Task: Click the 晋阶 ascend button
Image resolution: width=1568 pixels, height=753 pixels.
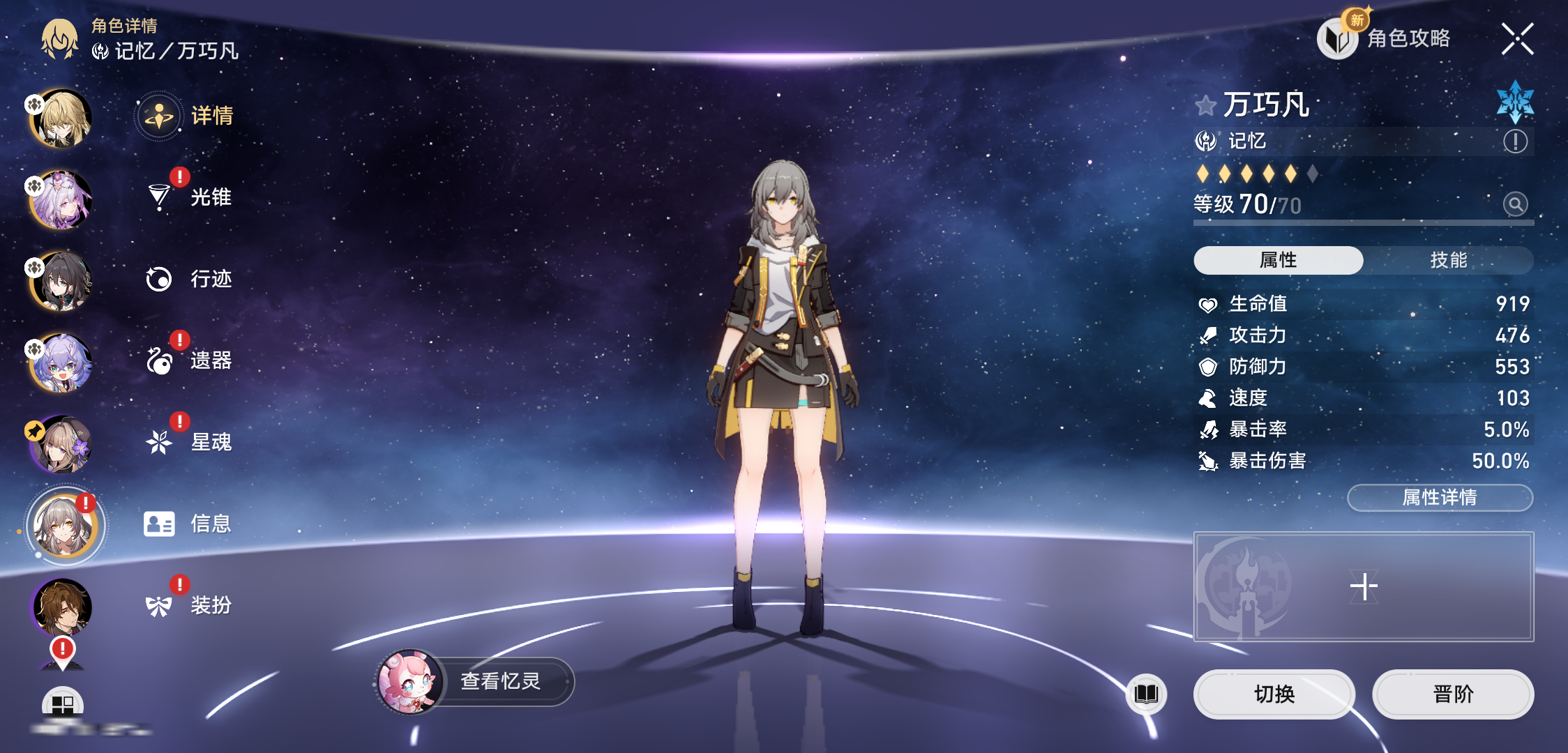Action: [x=1453, y=694]
